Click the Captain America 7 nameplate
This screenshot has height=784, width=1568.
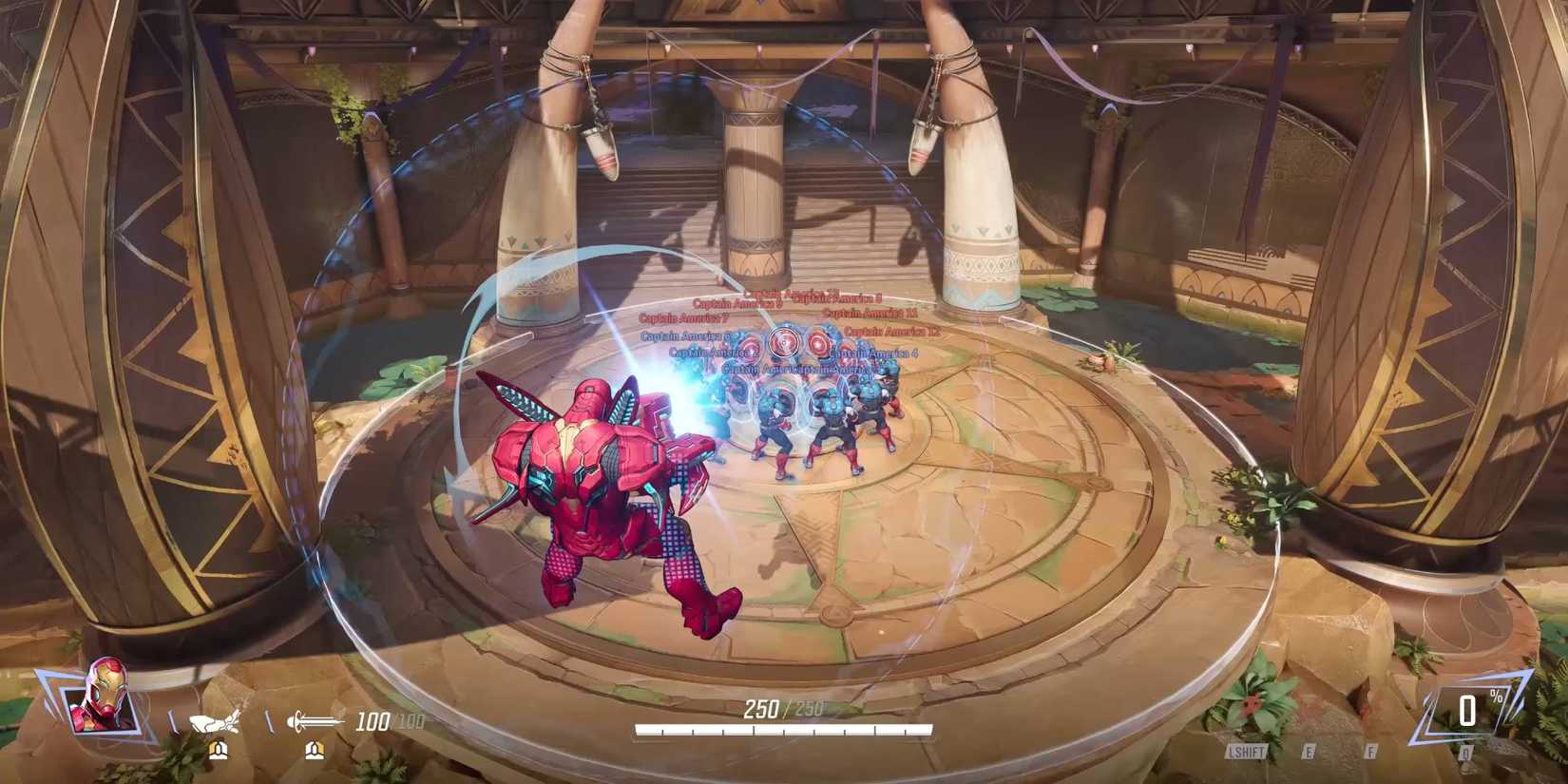pos(684,317)
